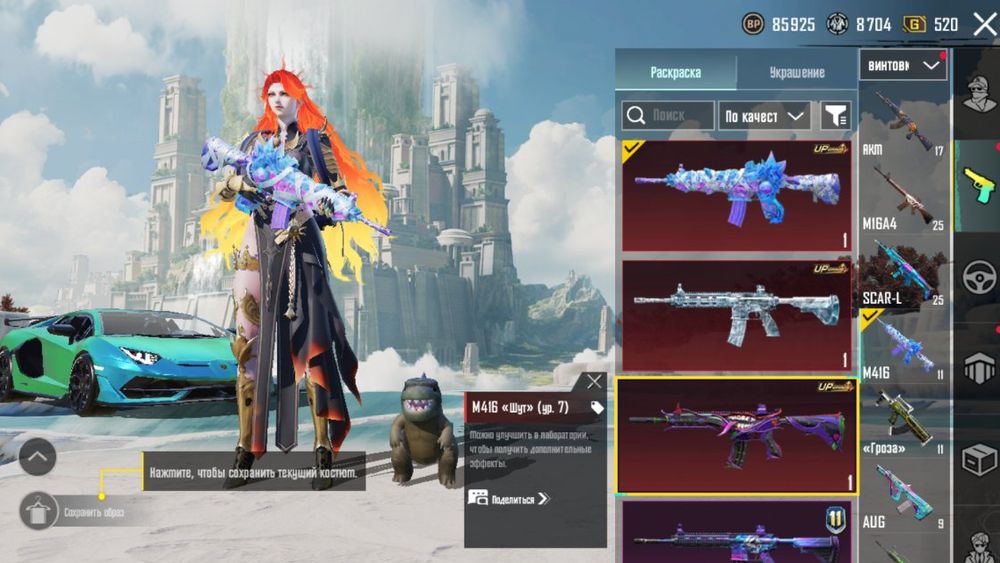This screenshot has height=563, width=1000.
Task: Open the По качеству sort dropdown
Action: pyautogui.click(x=764, y=116)
